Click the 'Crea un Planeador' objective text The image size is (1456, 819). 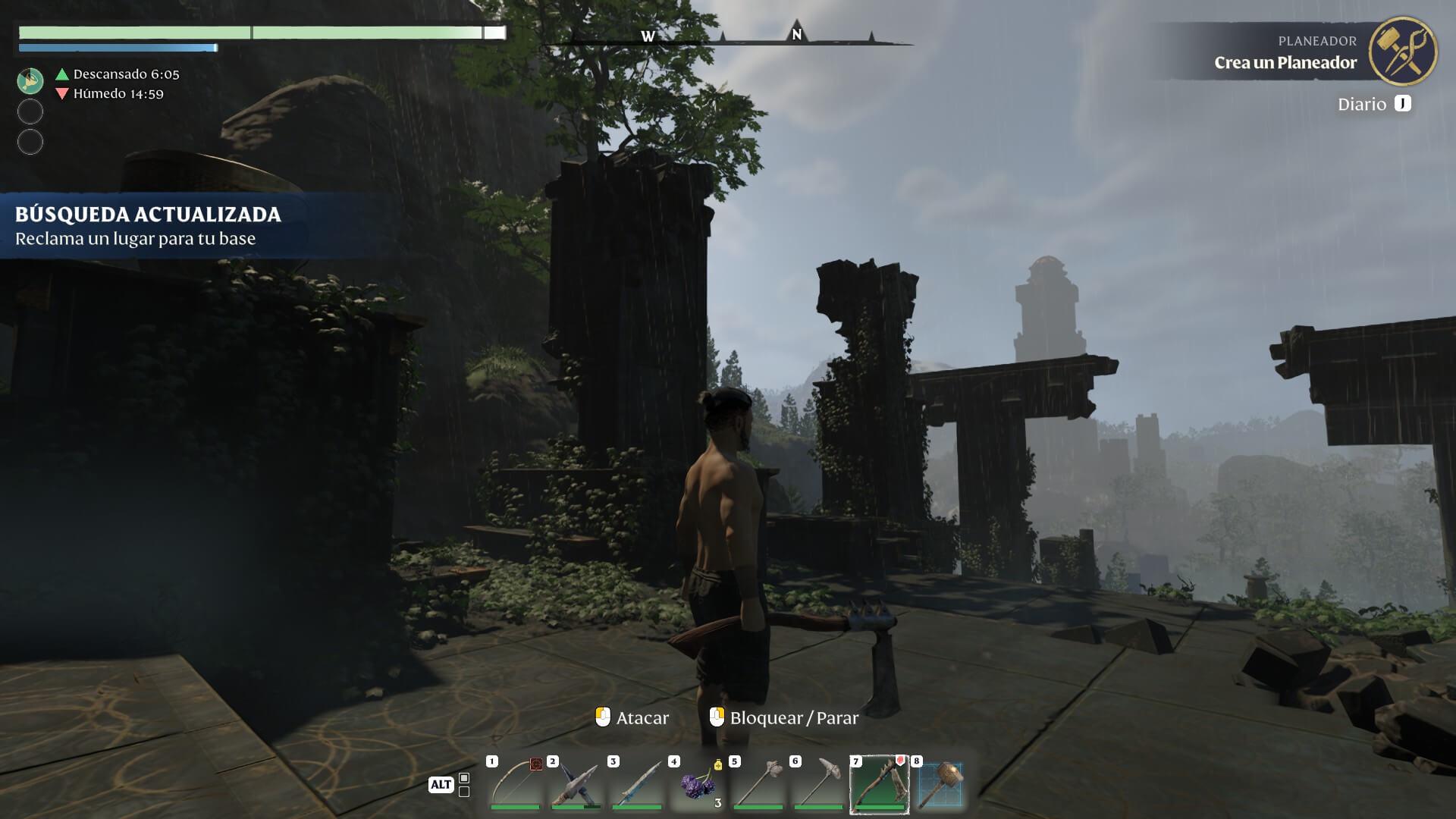click(1285, 63)
